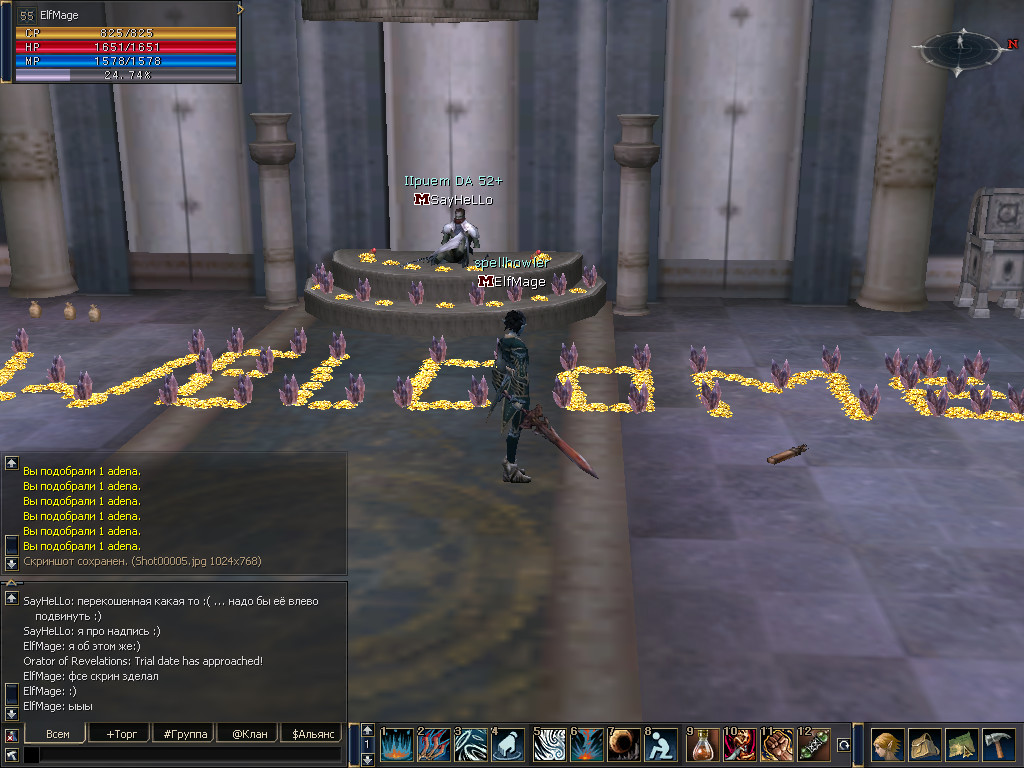The image size is (1024, 768).
Task: Switch hotbar to next page with up arrow
Action: (x=367, y=731)
